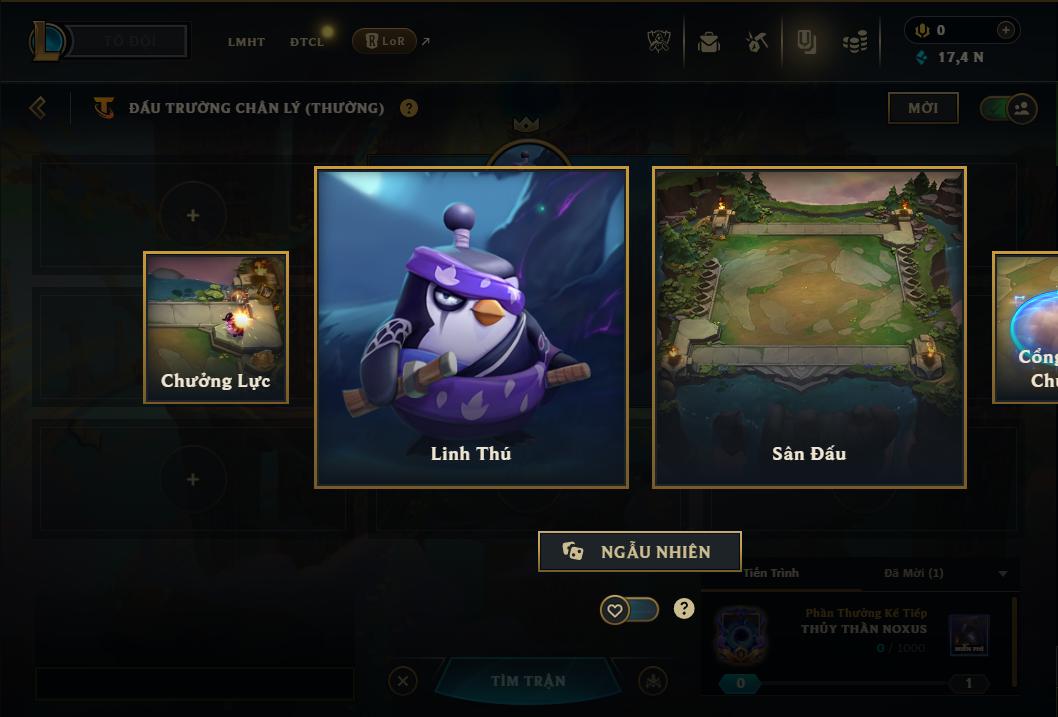Image resolution: width=1058 pixels, height=717 pixels.
Task: Add RP with the plus button
Action: tap(1005, 30)
